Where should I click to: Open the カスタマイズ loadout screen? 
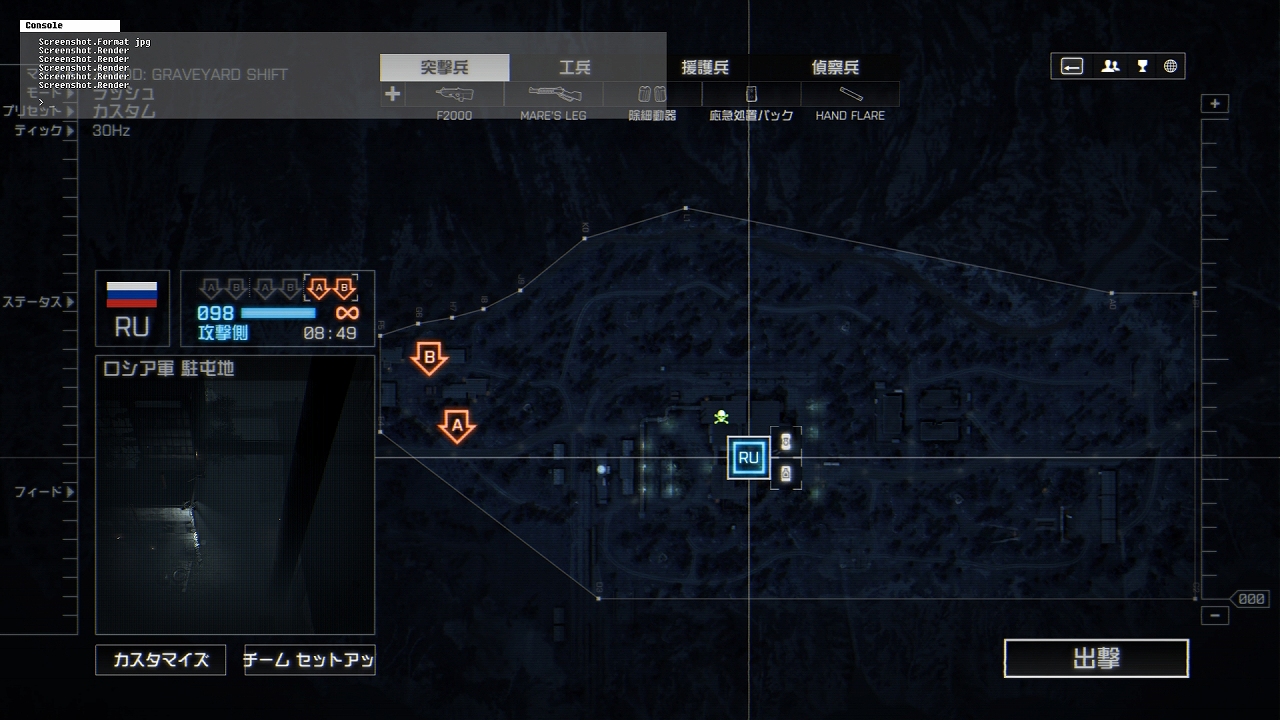[x=161, y=660]
